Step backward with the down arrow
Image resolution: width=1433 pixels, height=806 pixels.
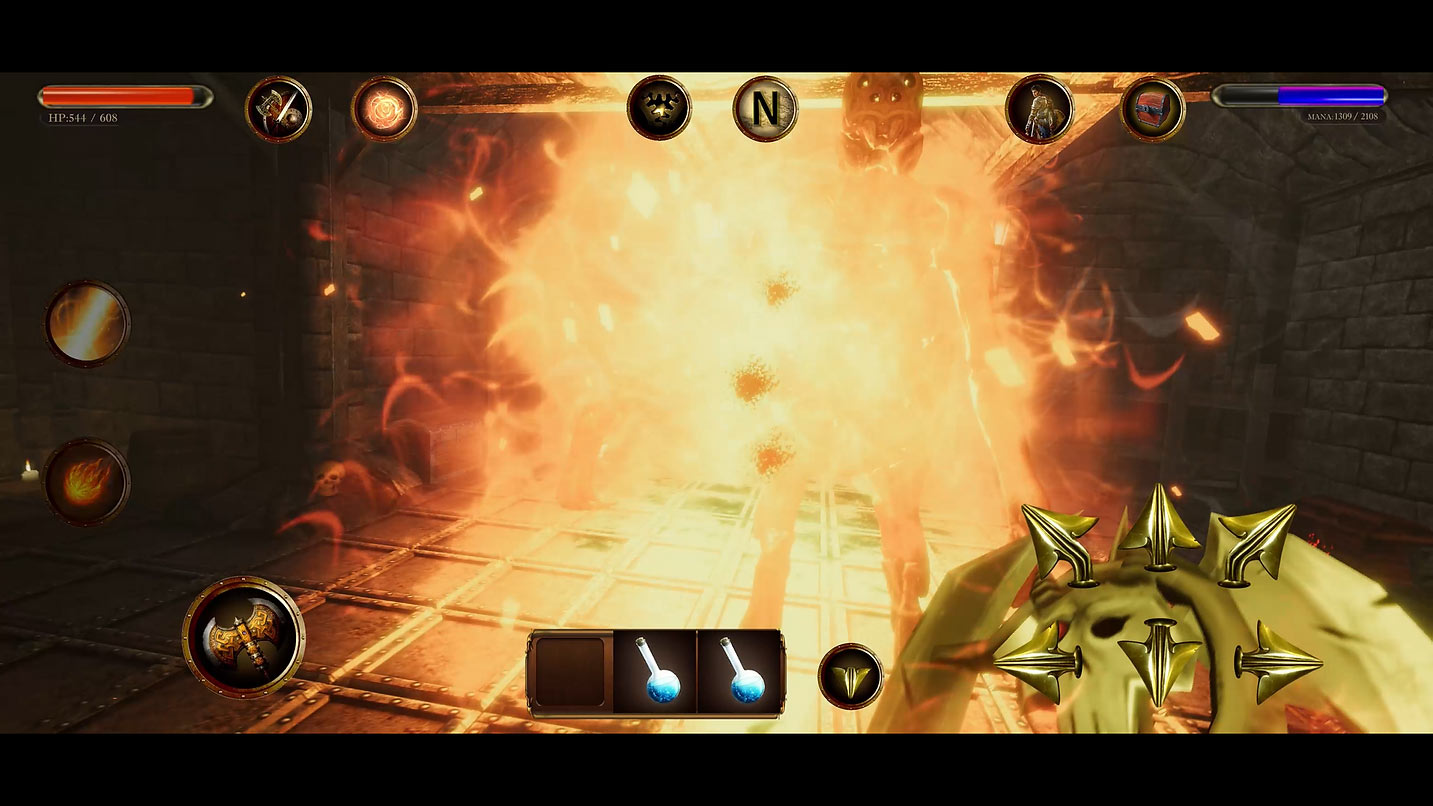tap(1159, 658)
